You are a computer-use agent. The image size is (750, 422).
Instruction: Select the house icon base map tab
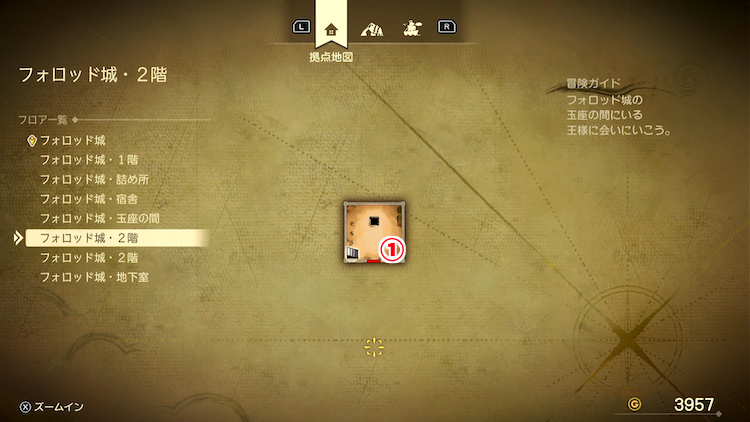(331, 27)
